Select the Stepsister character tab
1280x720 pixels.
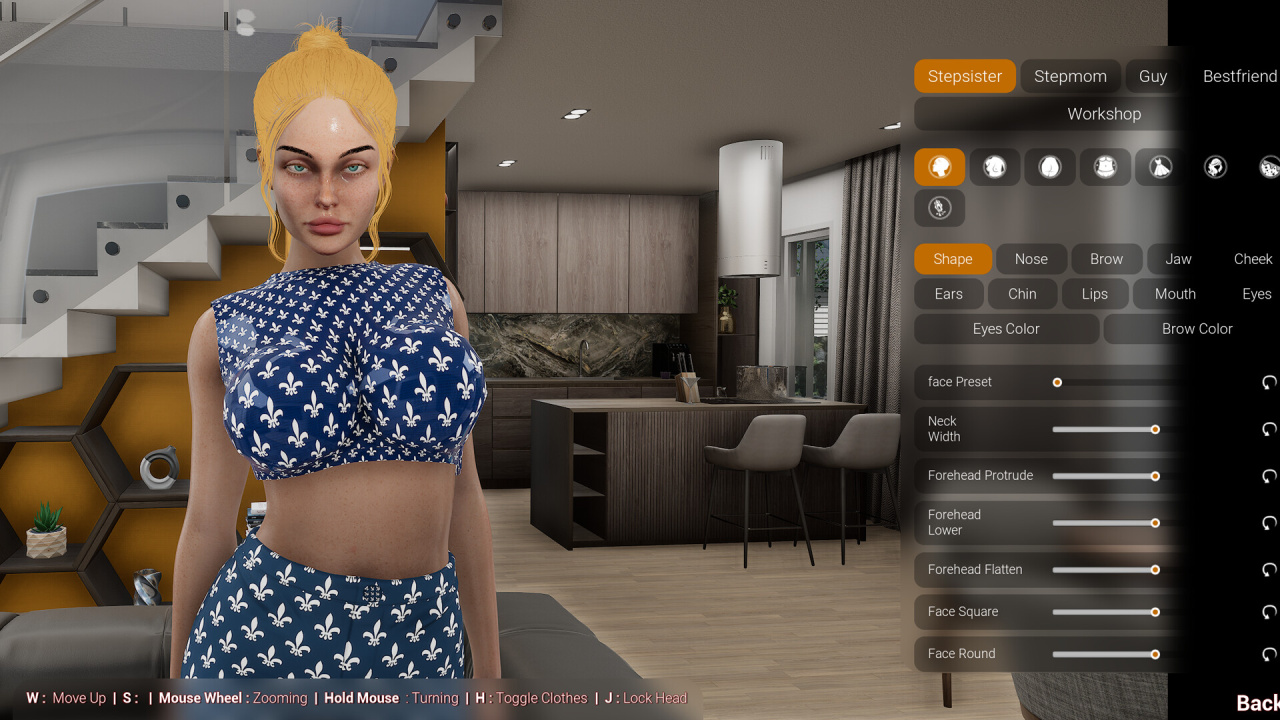[x=964, y=76]
